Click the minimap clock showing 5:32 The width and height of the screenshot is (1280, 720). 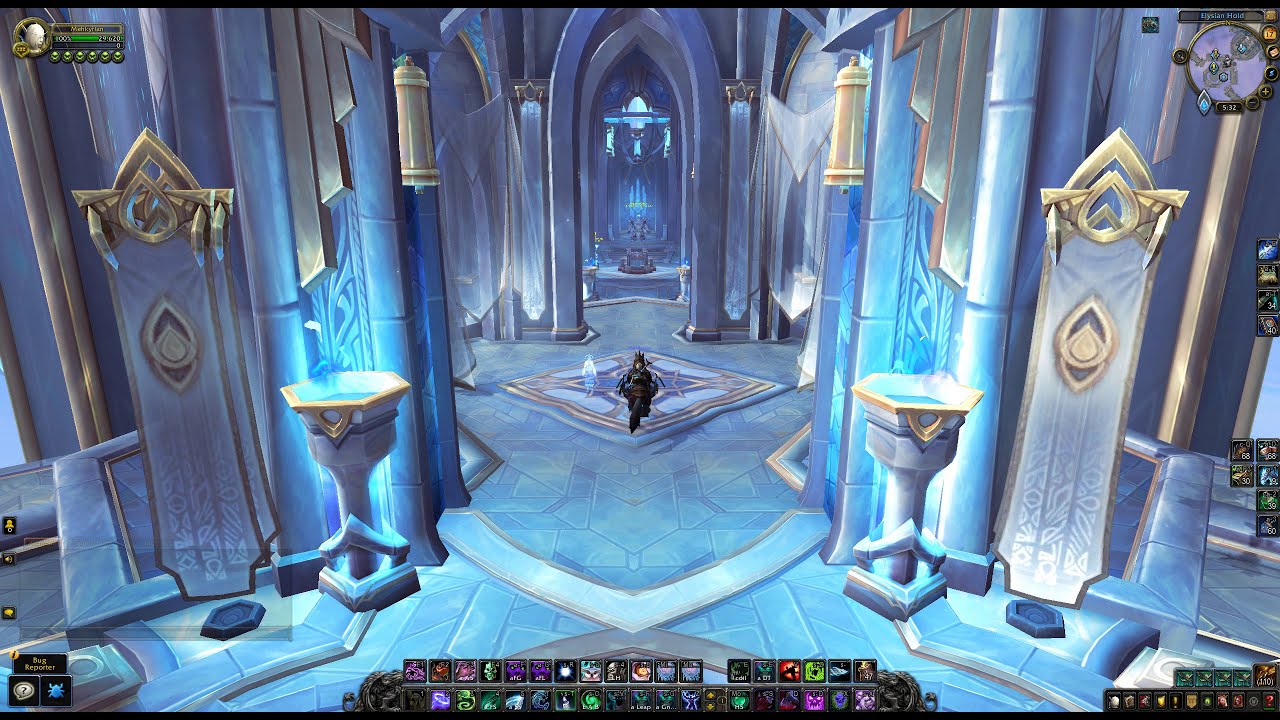point(1228,107)
